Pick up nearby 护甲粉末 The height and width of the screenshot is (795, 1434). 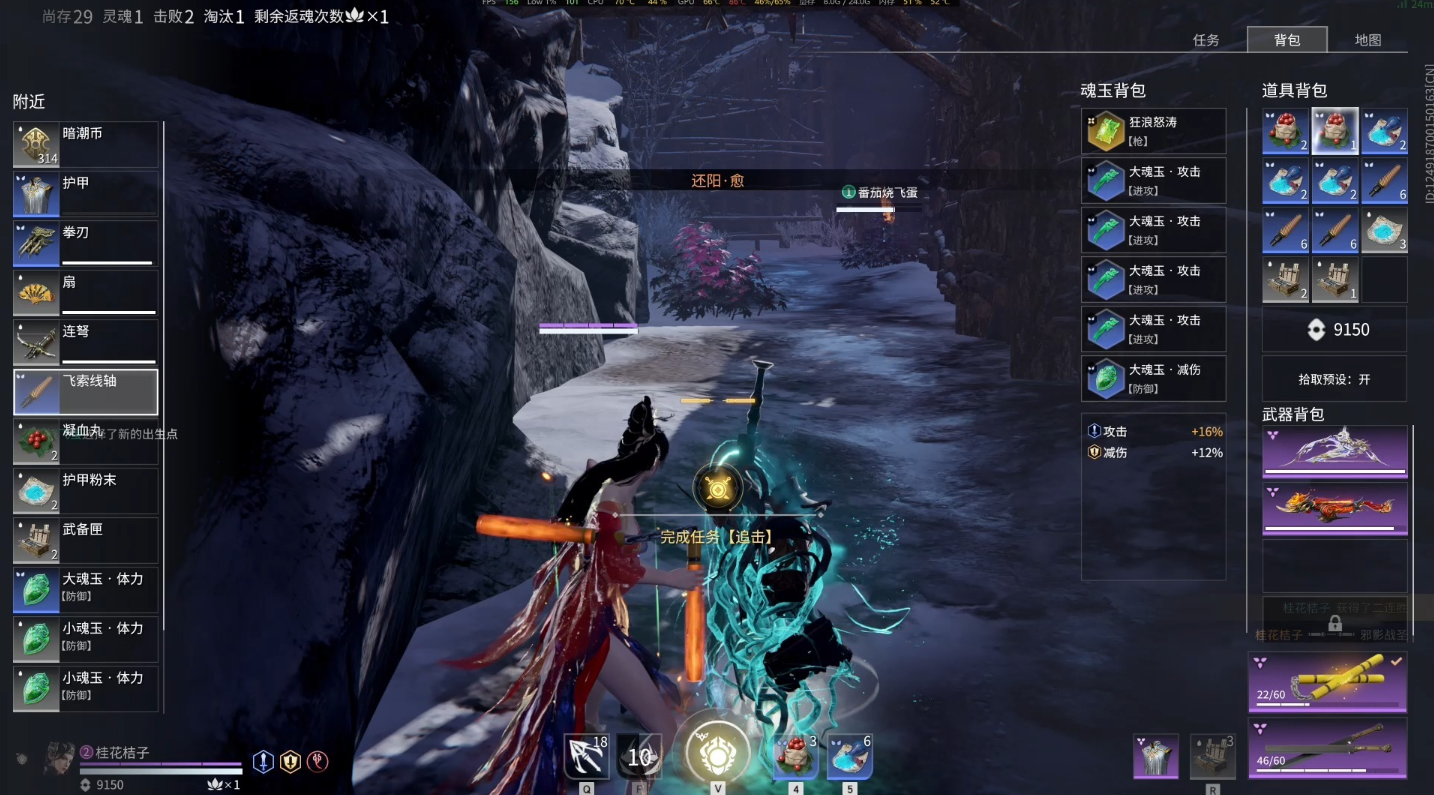coord(86,491)
